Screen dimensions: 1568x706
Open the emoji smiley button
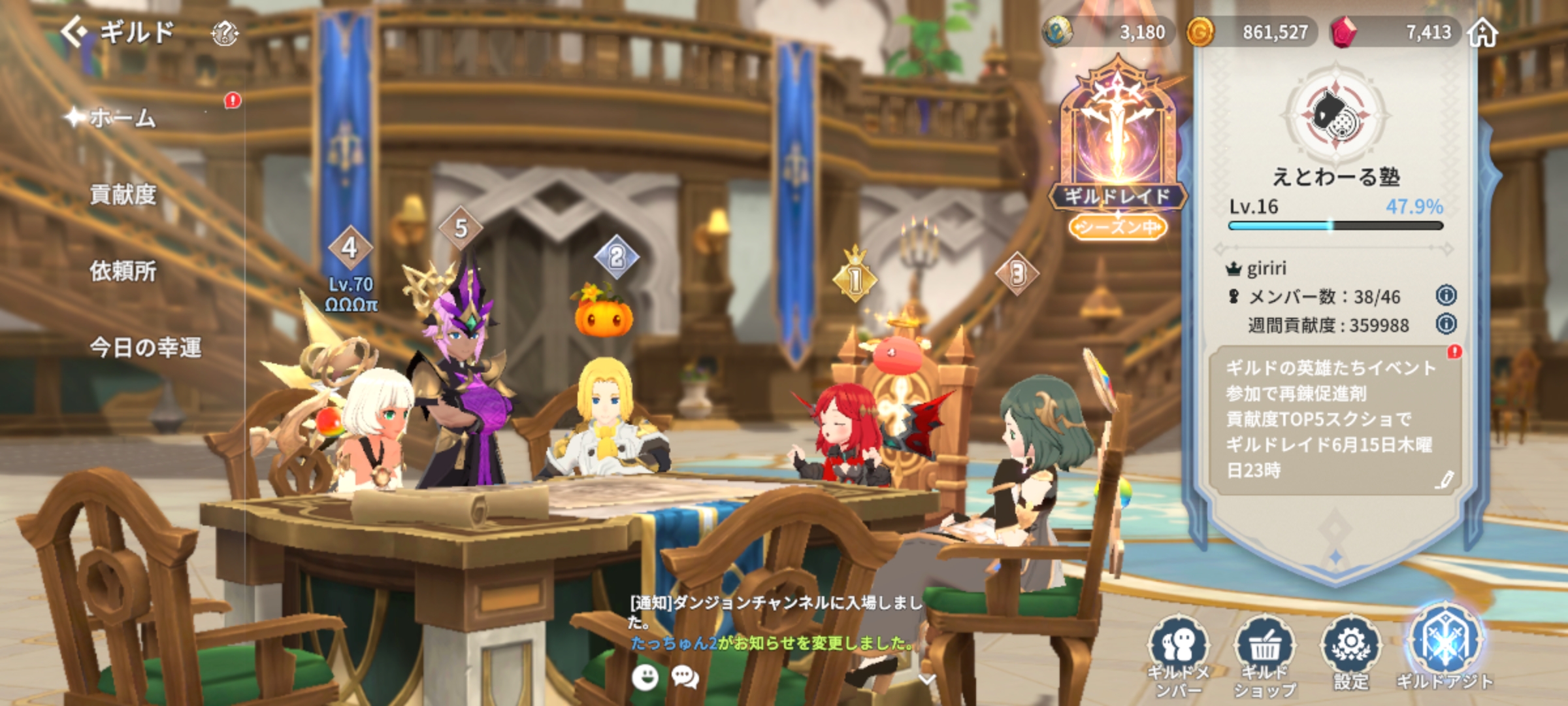[645, 678]
